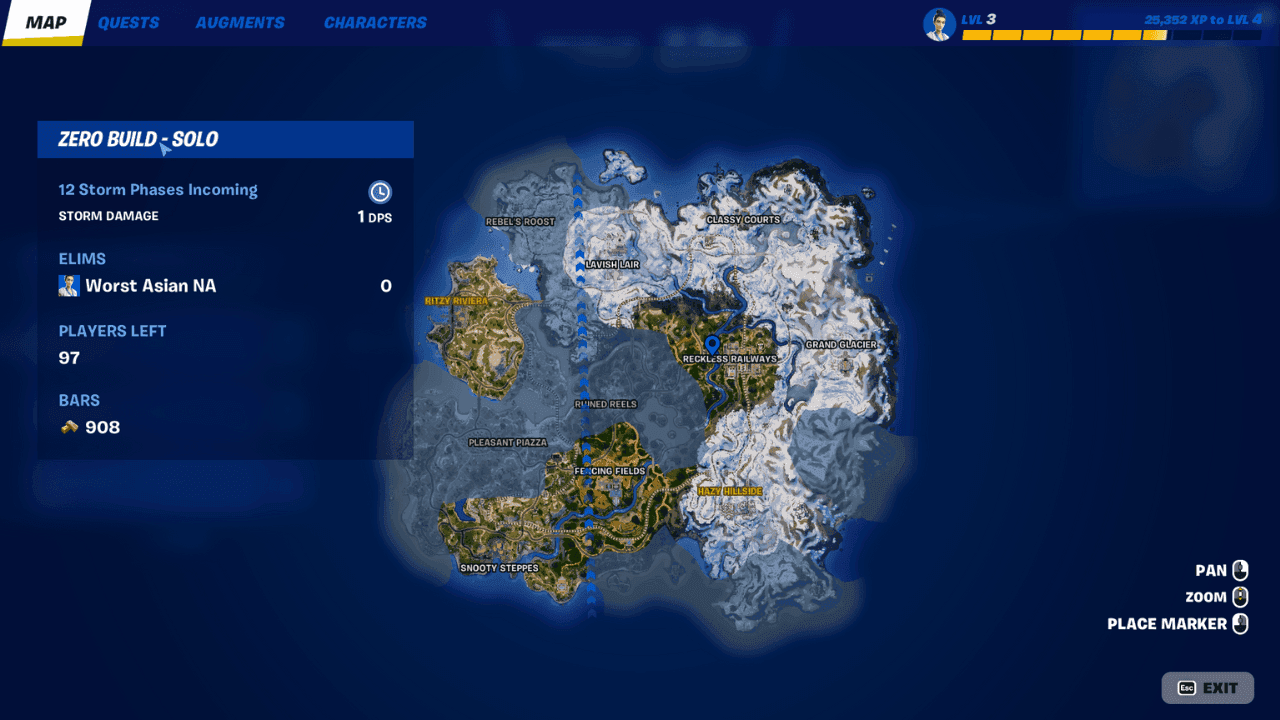Click the Zoom mouse icon

tap(1240, 596)
